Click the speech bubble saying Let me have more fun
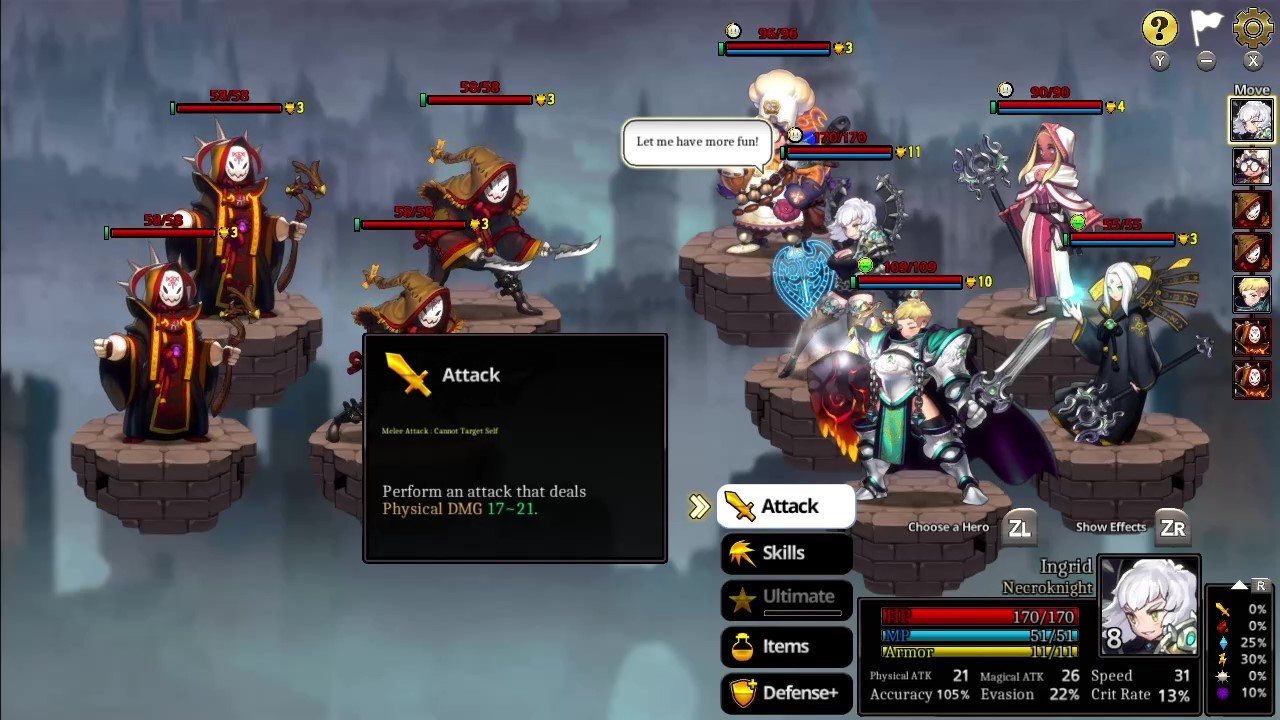Viewport: 1280px width, 720px height. click(x=696, y=141)
